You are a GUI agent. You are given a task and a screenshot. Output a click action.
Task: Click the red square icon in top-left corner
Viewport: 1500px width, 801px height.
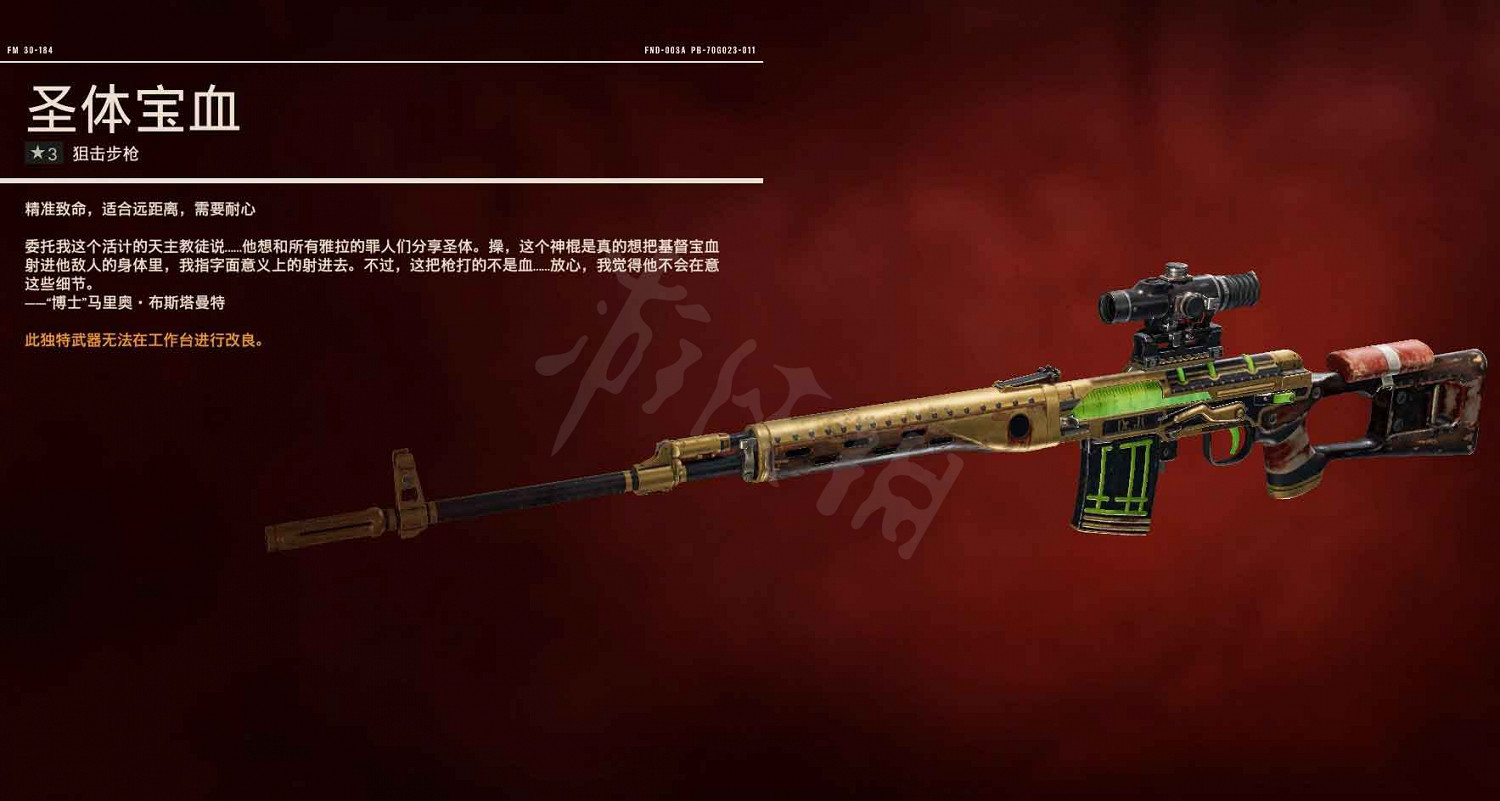click(x=16, y=16)
